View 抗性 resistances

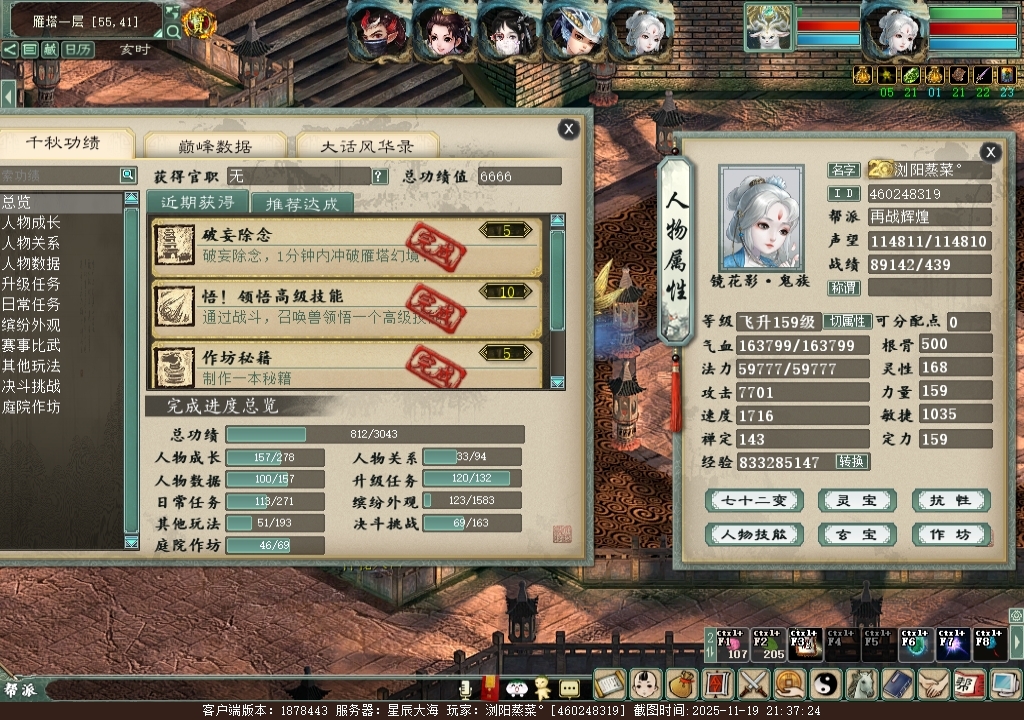pos(951,501)
